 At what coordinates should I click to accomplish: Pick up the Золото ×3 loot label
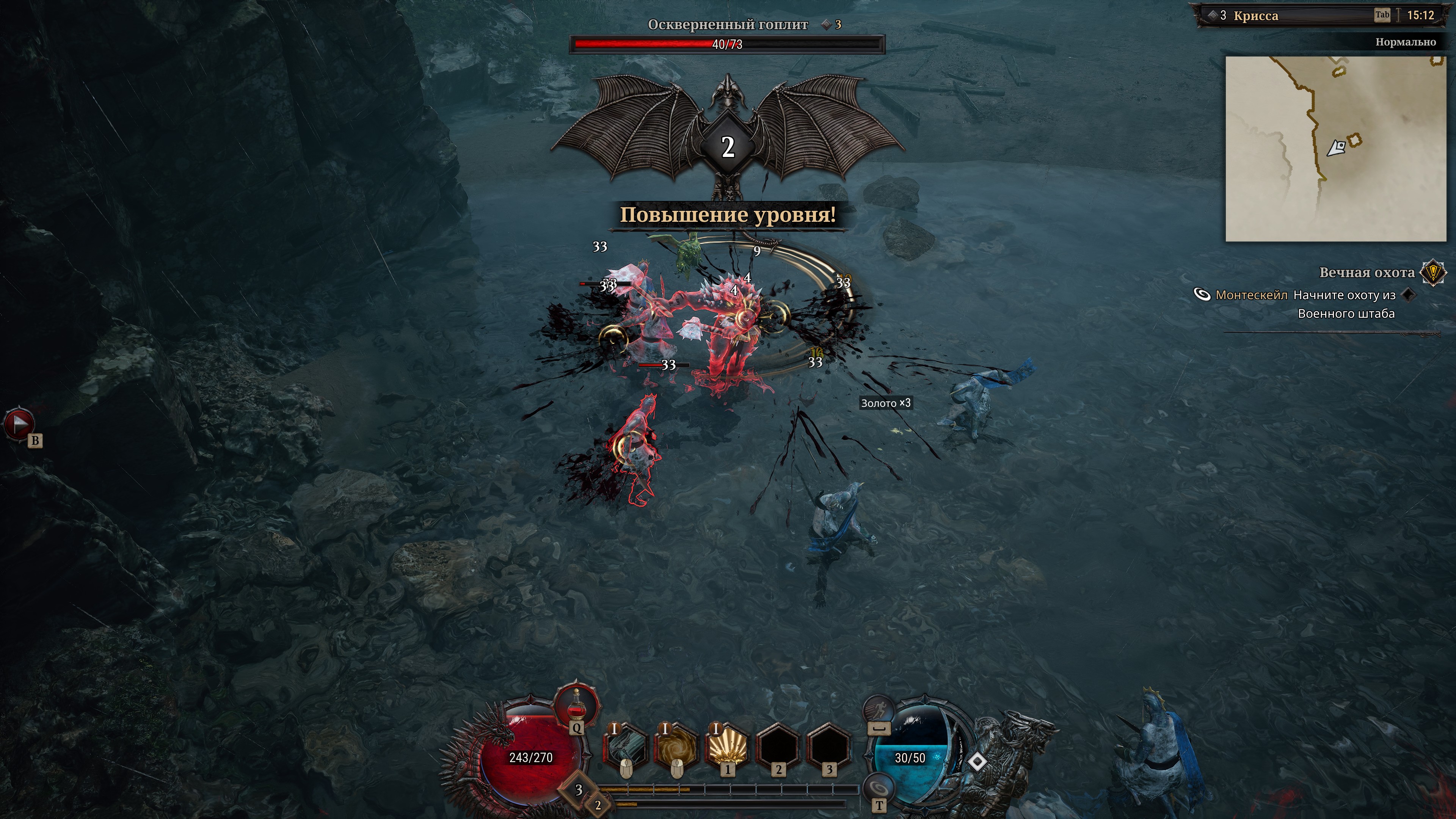coord(885,403)
